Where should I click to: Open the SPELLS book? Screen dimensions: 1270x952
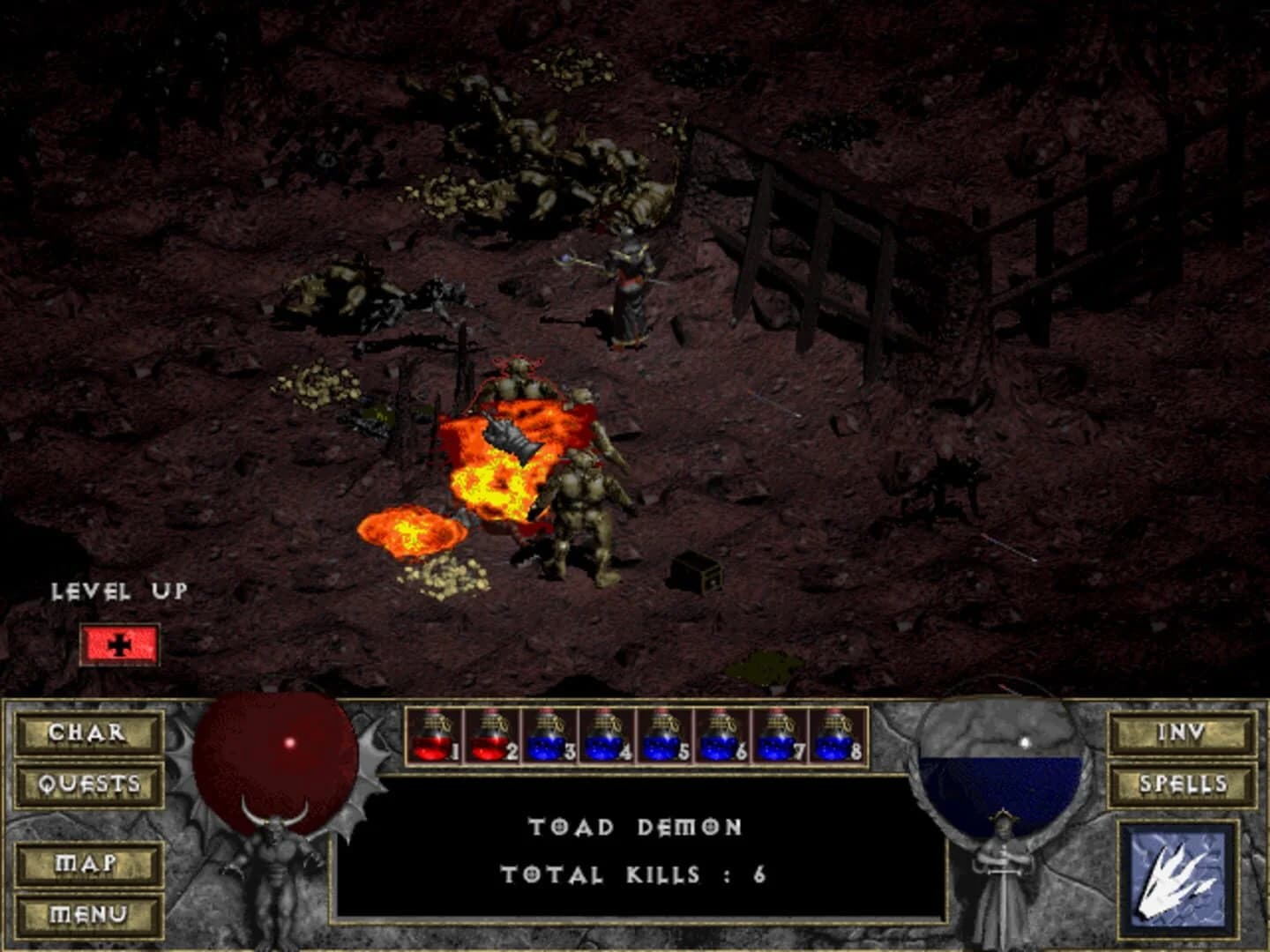[1182, 783]
